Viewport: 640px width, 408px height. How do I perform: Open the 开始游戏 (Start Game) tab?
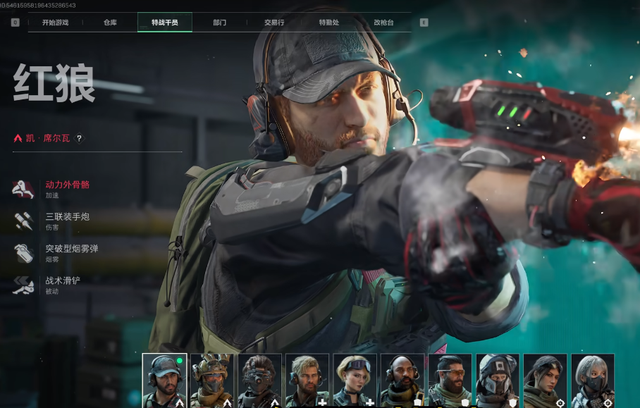55,21
